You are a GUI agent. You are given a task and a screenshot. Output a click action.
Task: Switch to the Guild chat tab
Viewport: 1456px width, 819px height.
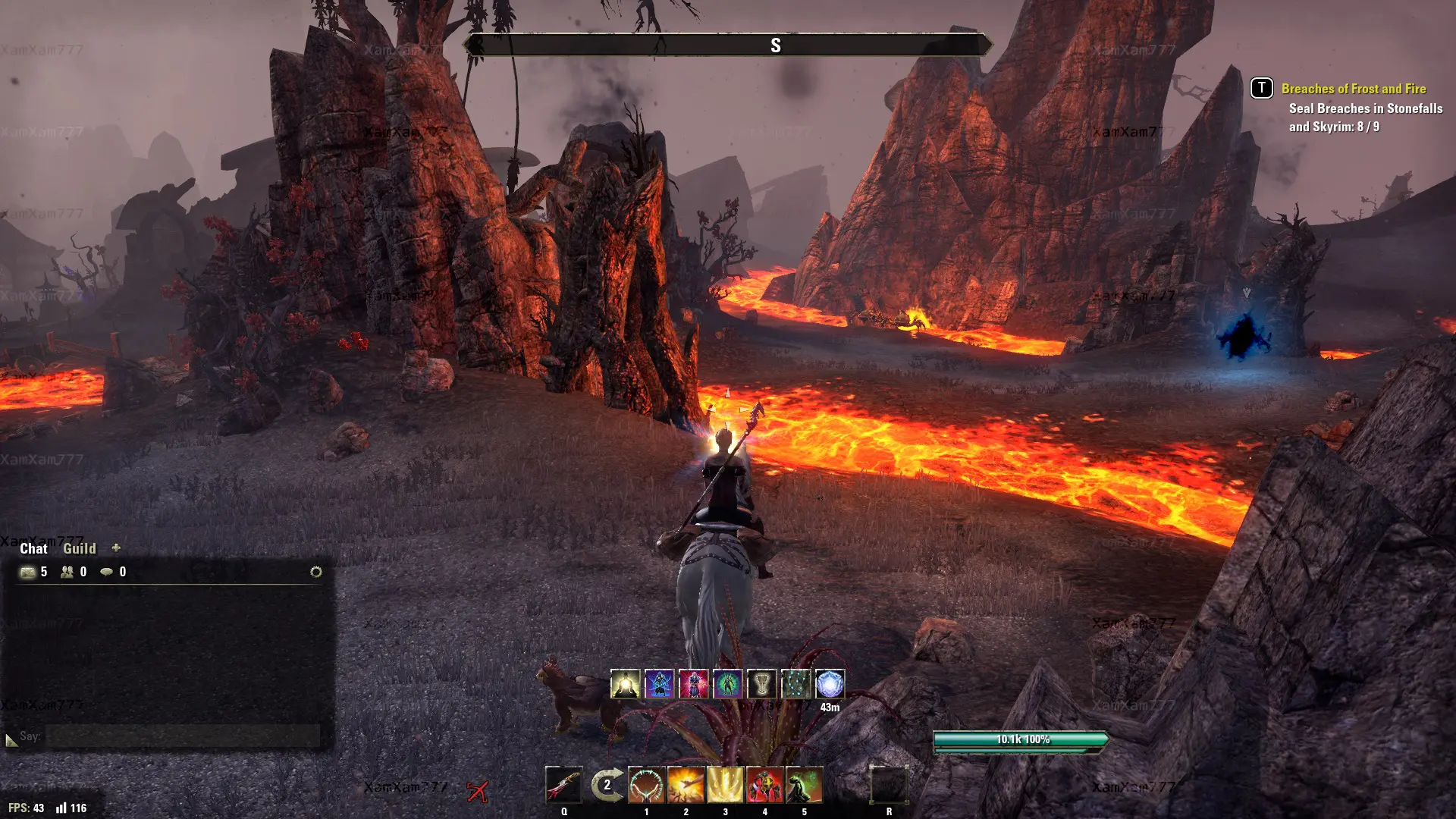(80, 548)
